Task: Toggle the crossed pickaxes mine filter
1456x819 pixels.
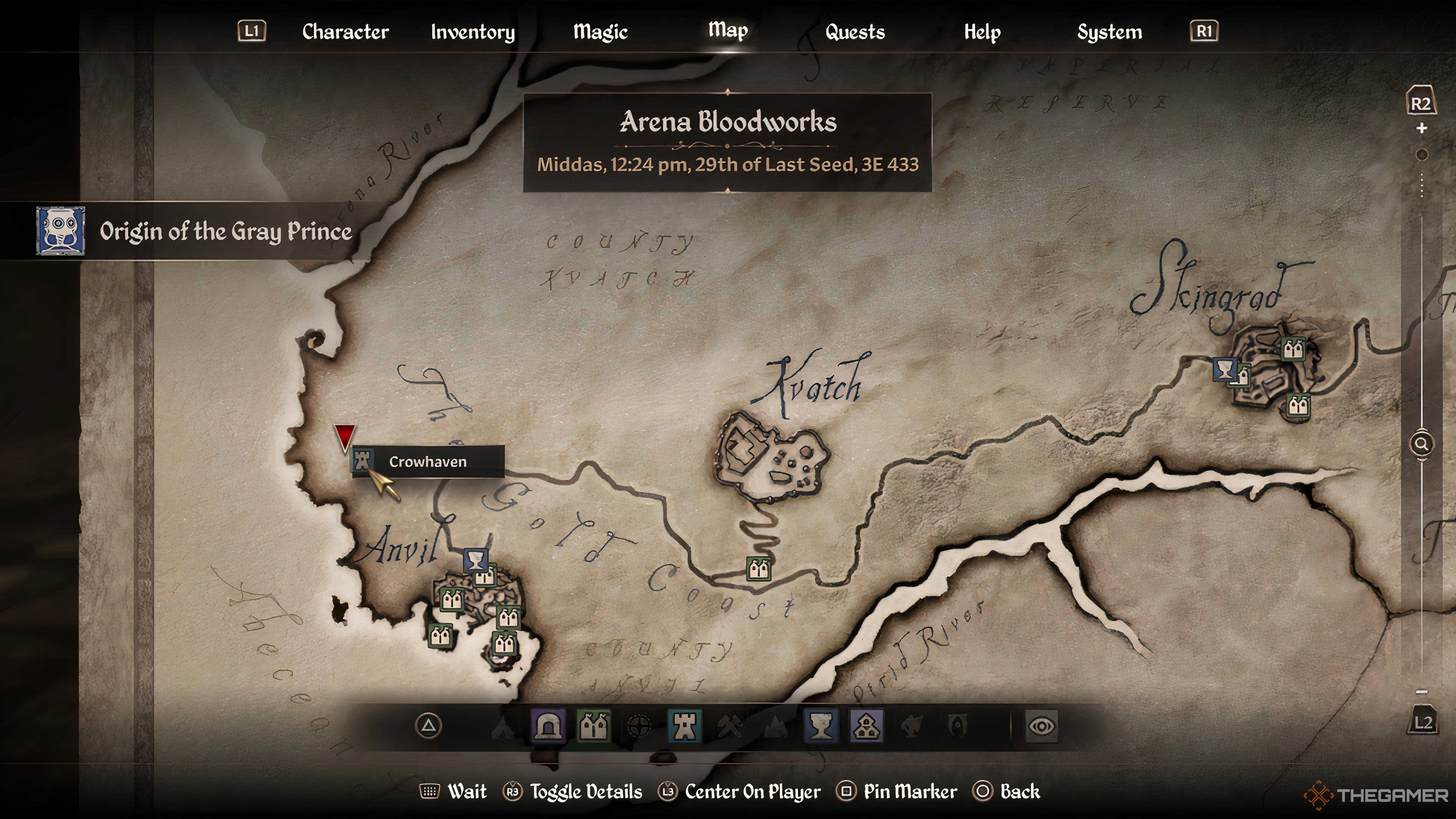Action: (730, 726)
